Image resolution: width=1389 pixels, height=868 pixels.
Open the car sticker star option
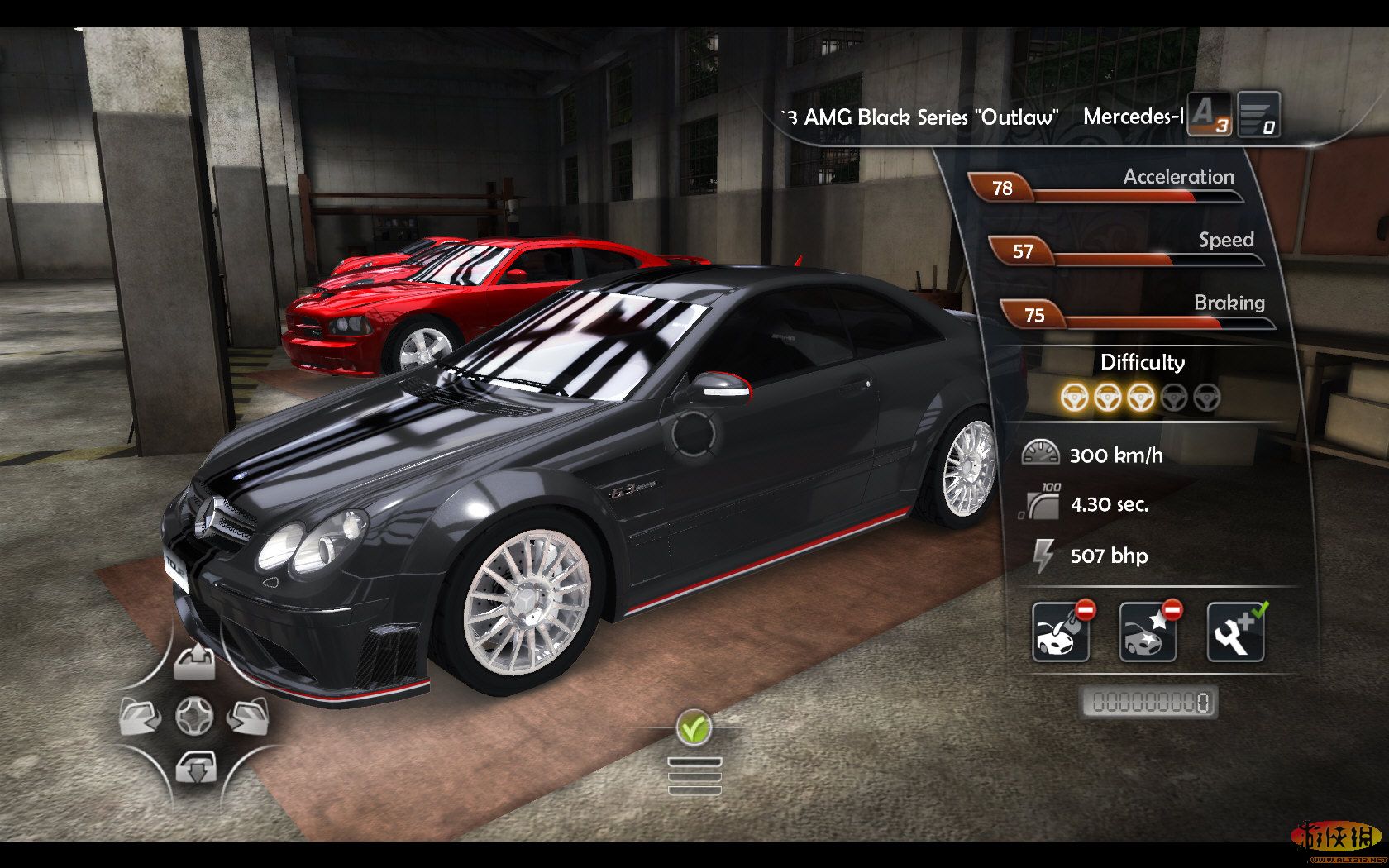(1148, 632)
